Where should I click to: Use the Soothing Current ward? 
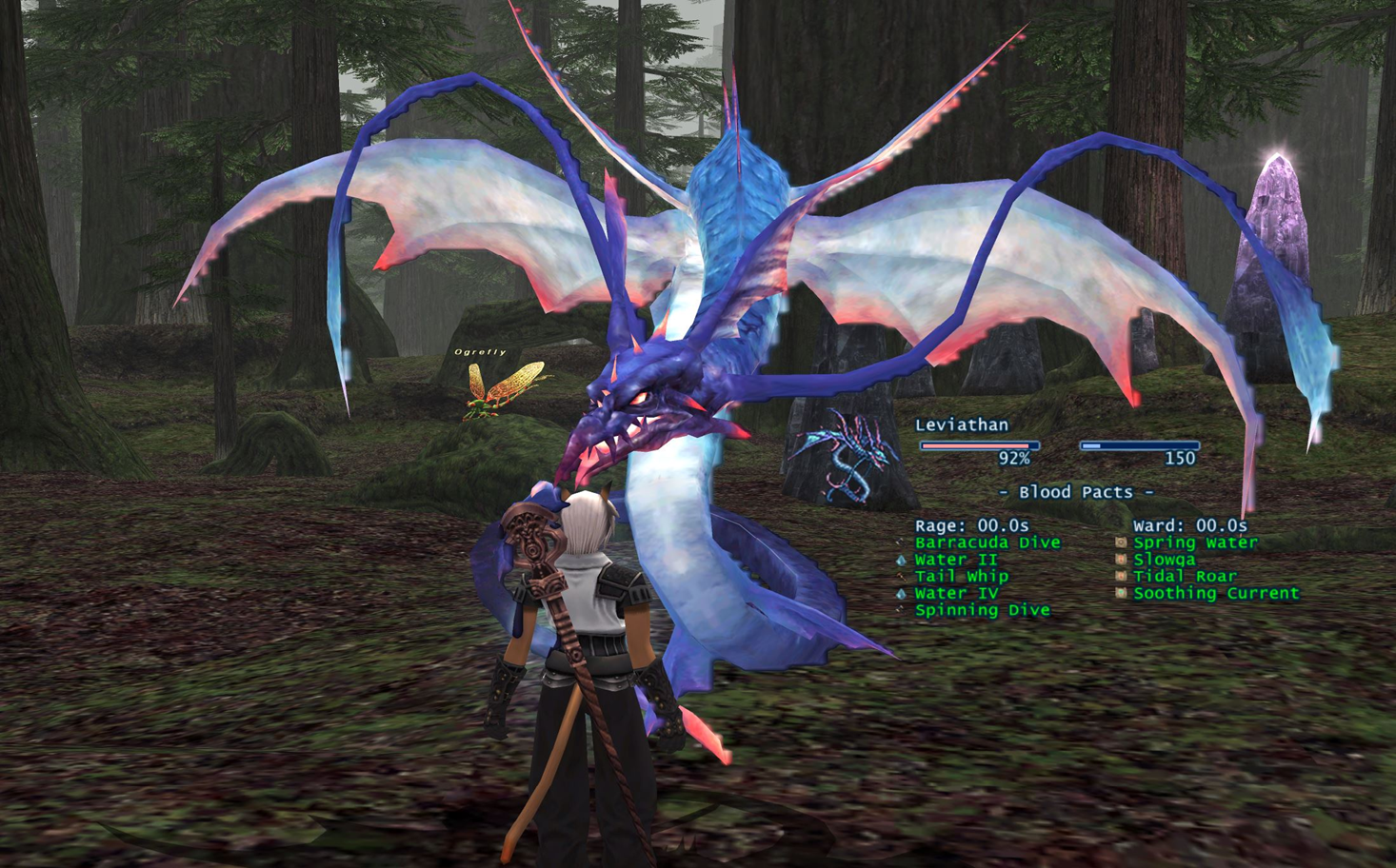click(1216, 592)
